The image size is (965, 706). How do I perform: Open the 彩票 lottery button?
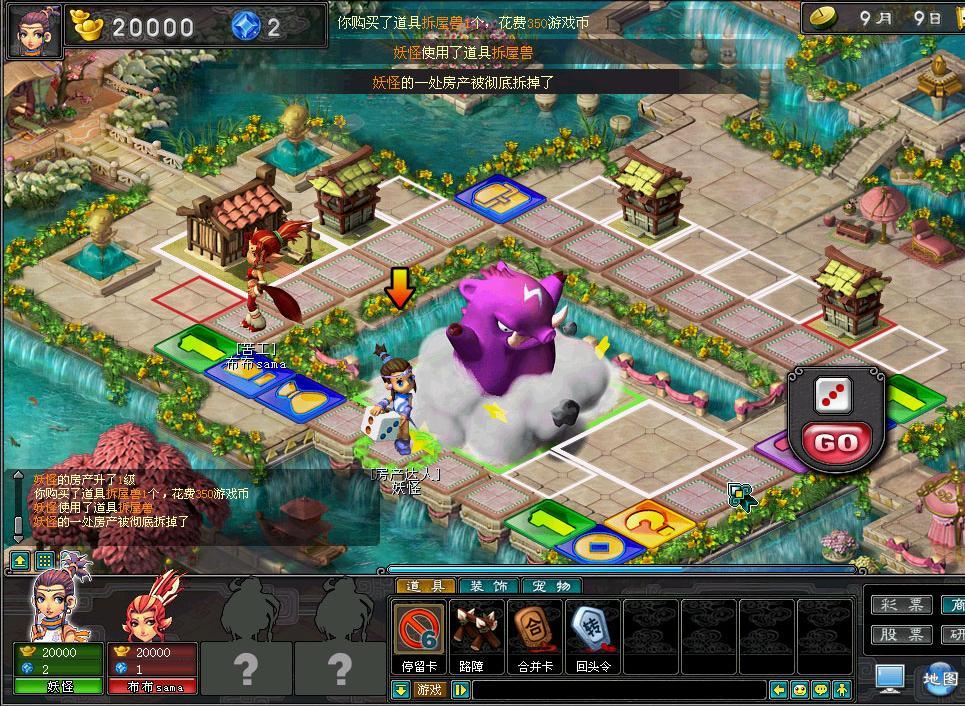tap(901, 605)
